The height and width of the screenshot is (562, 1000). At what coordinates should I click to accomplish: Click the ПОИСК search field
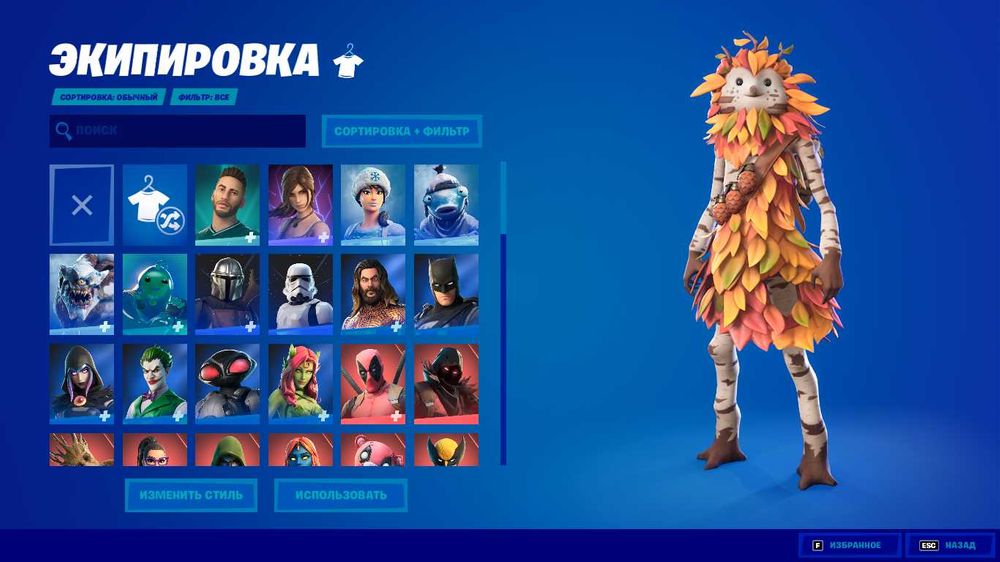pos(178,131)
